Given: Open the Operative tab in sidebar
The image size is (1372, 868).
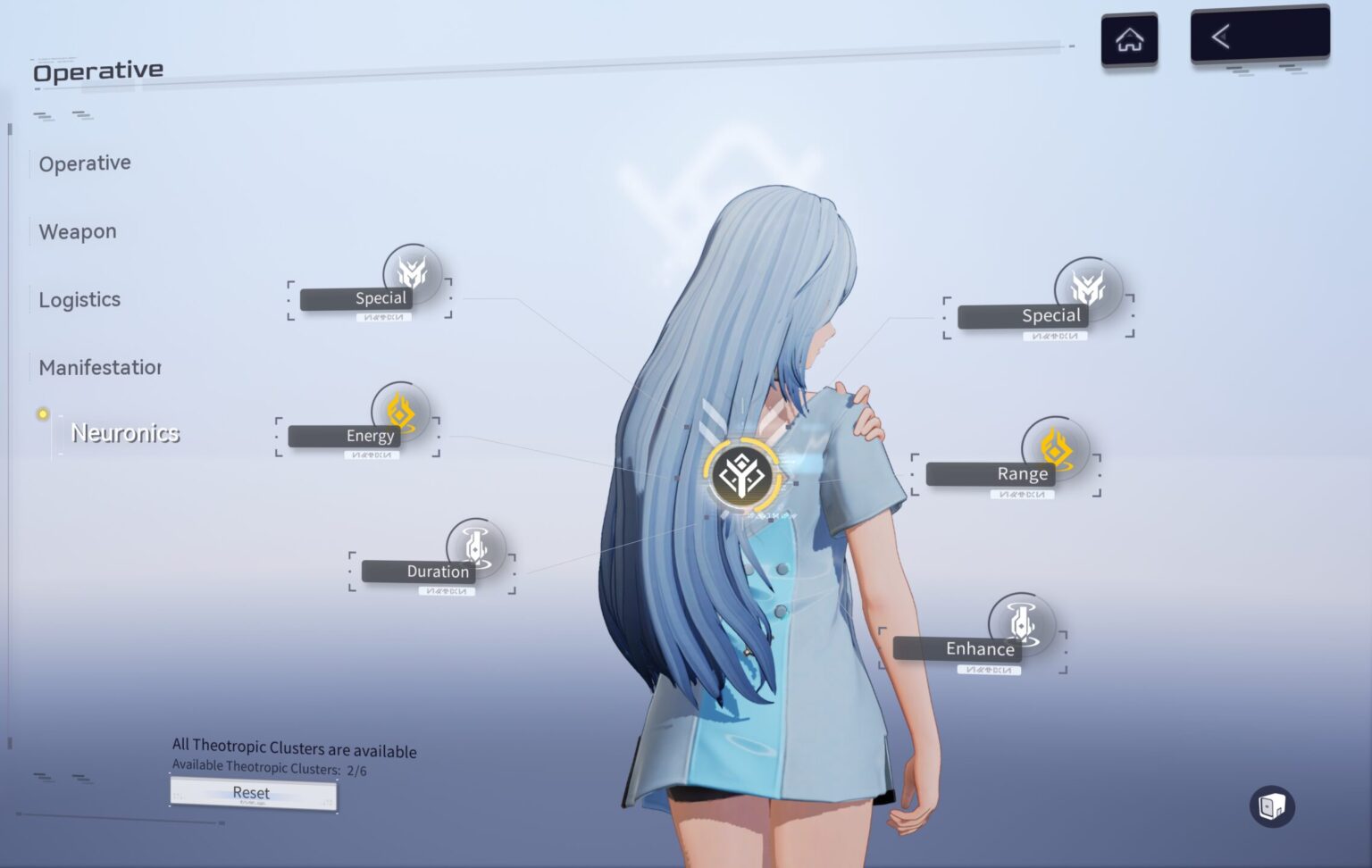Looking at the screenshot, I should click(85, 163).
